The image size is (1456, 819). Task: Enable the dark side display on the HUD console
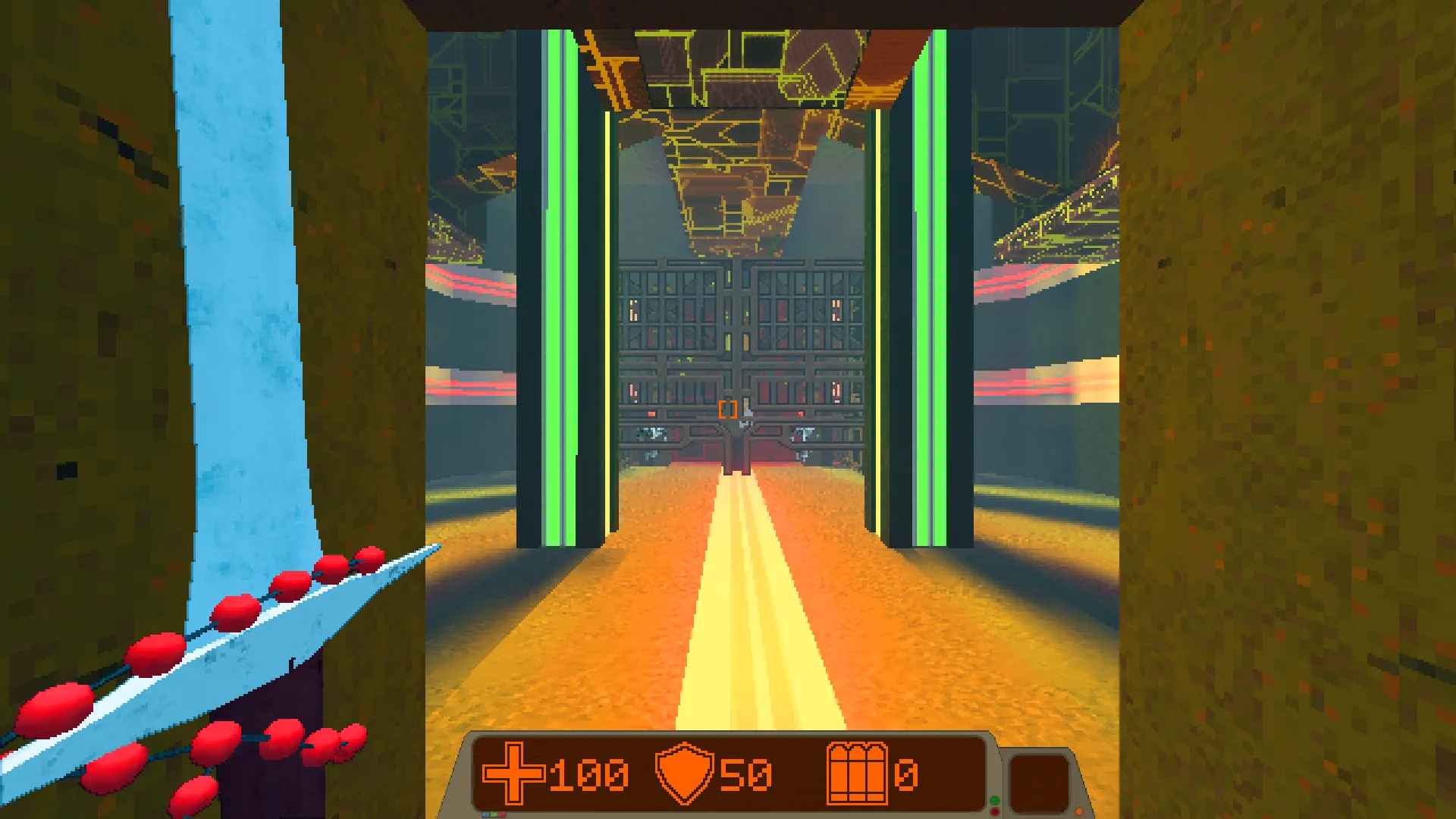pyautogui.click(x=1039, y=783)
